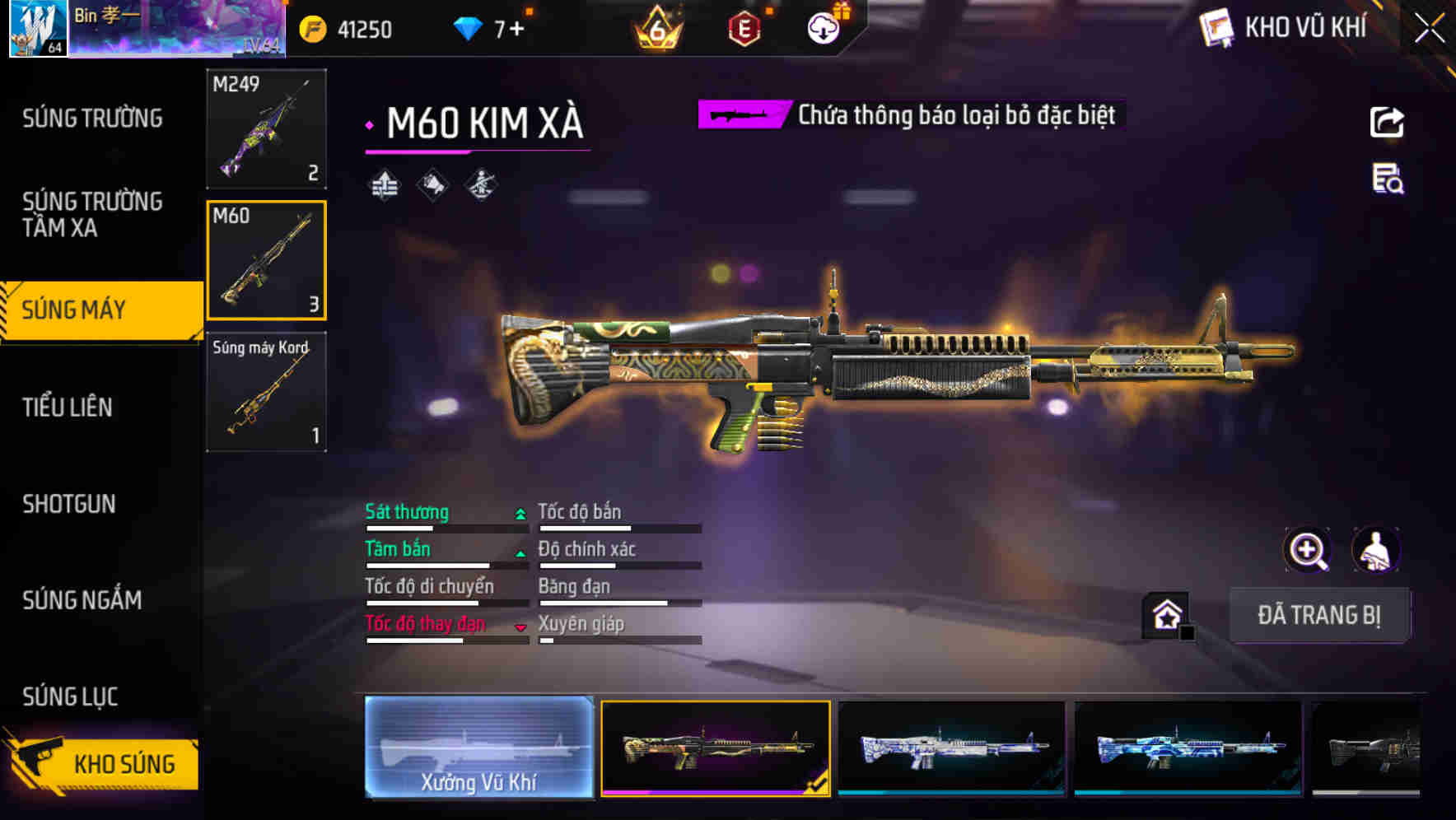The width and height of the screenshot is (1456, 820).
Task: Choose the blue and white M60 skin
Action: click(951, 748)
